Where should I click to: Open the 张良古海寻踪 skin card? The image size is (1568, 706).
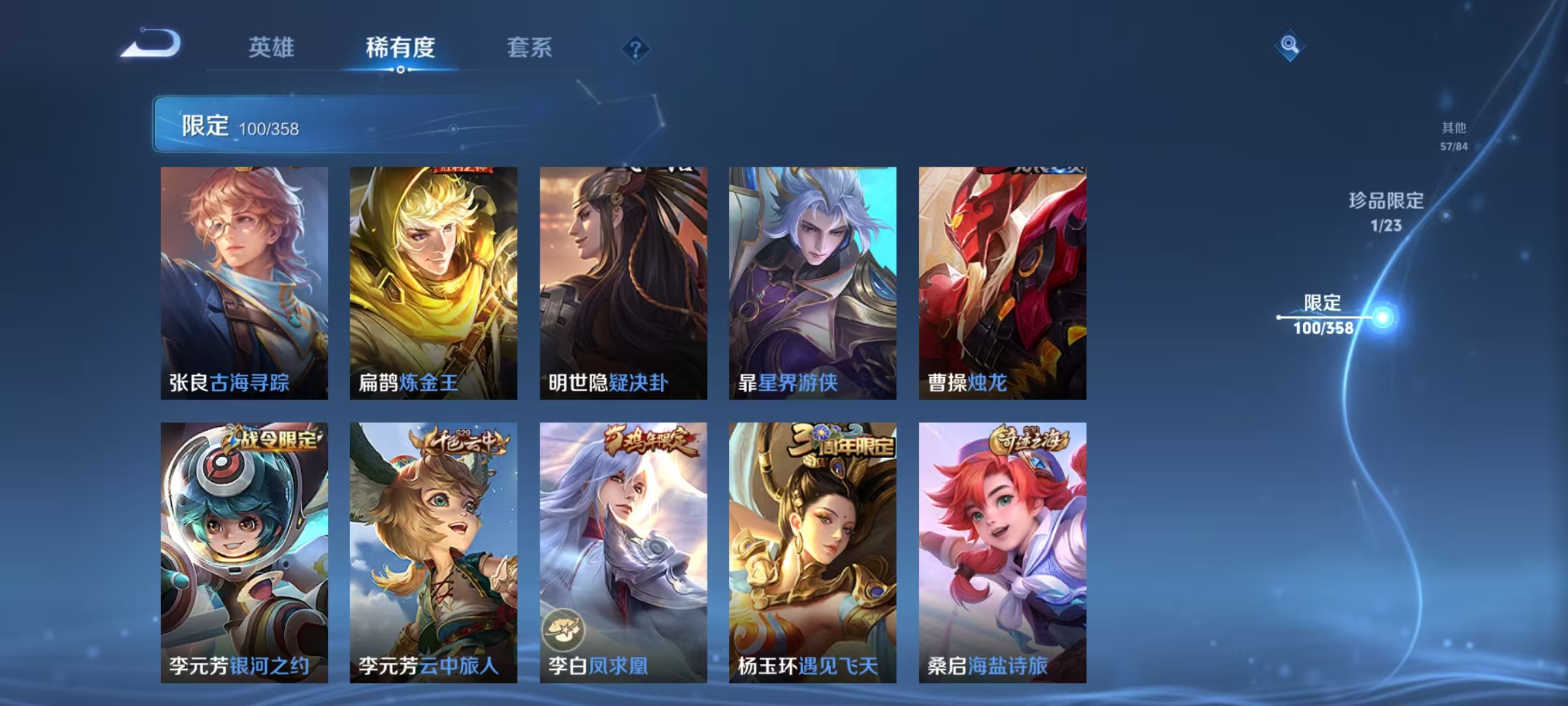click(x=245, y=281)
